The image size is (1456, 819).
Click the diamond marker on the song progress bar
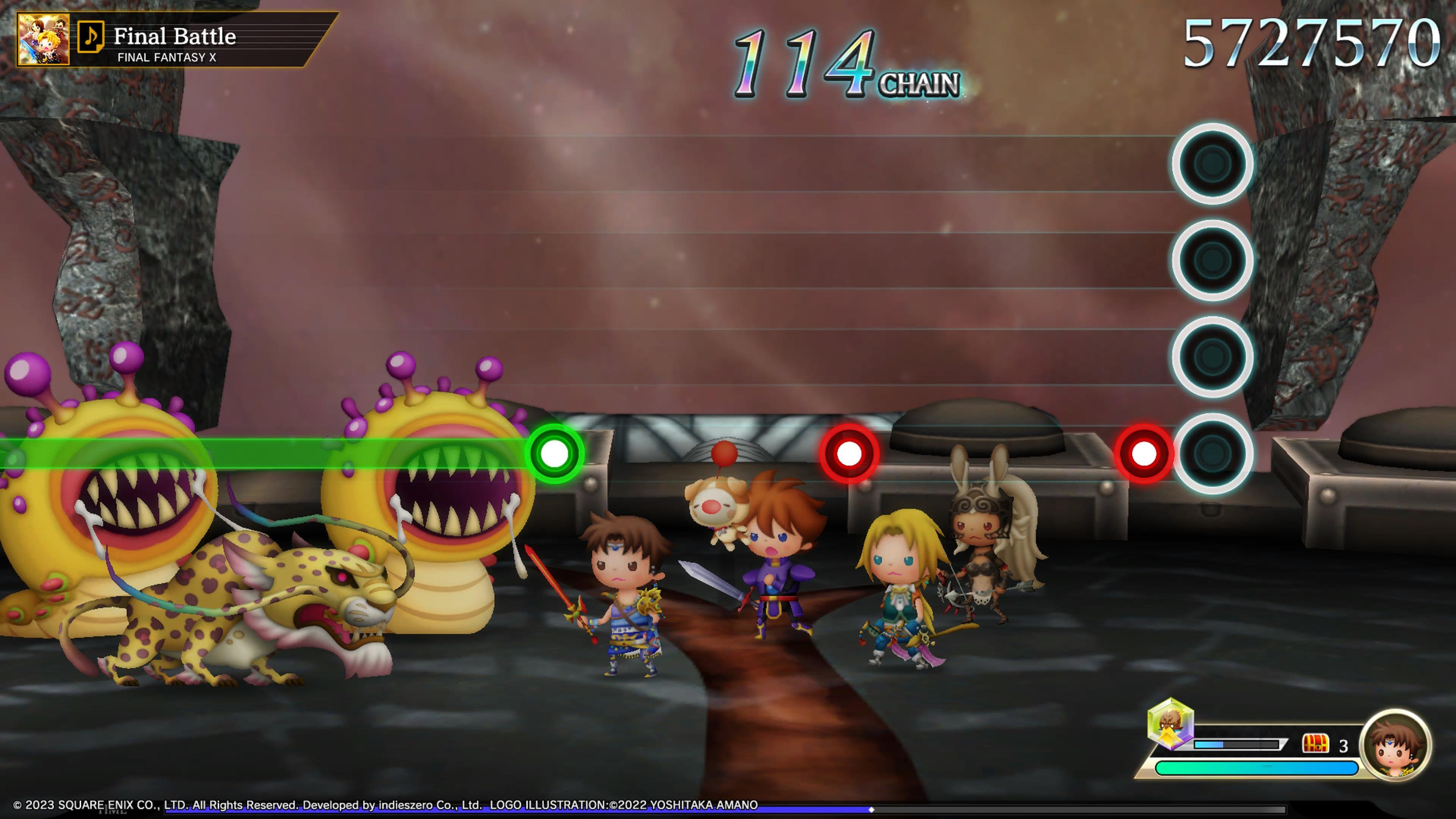pos(871,810)
